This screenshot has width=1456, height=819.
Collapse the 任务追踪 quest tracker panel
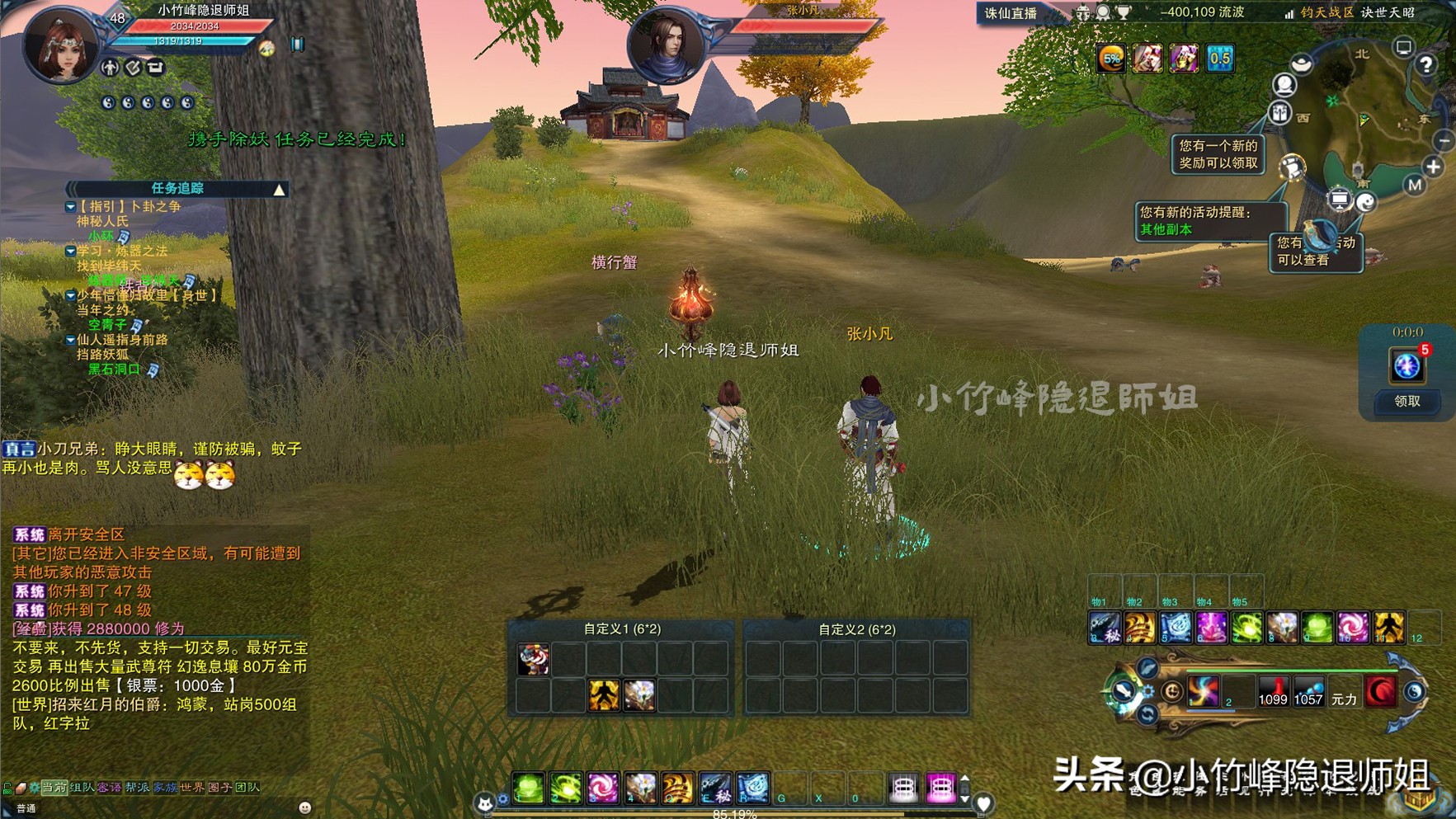[280, 190]
